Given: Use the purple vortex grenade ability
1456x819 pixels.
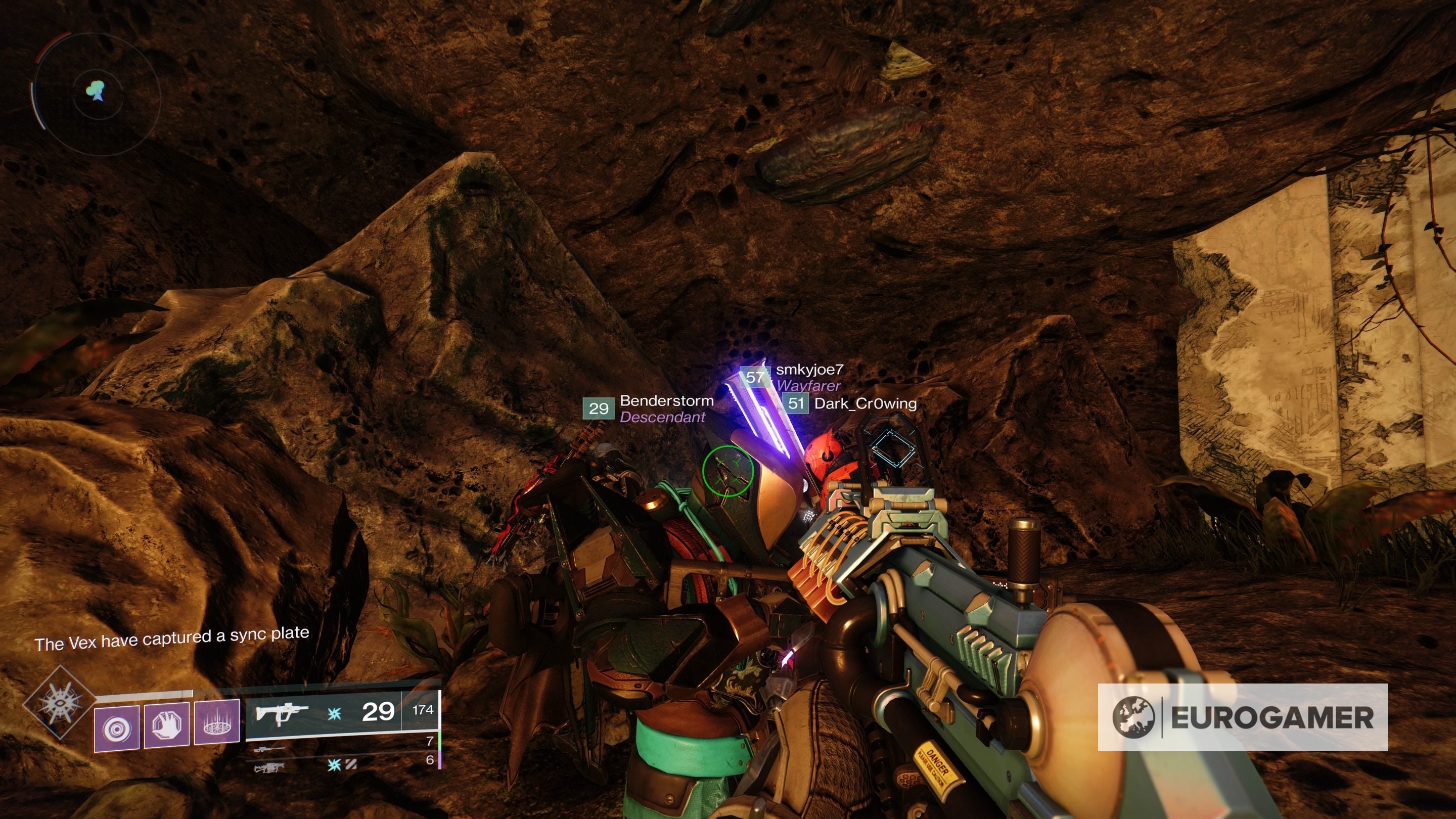Looking at the screenshot, I should (116, 728).
